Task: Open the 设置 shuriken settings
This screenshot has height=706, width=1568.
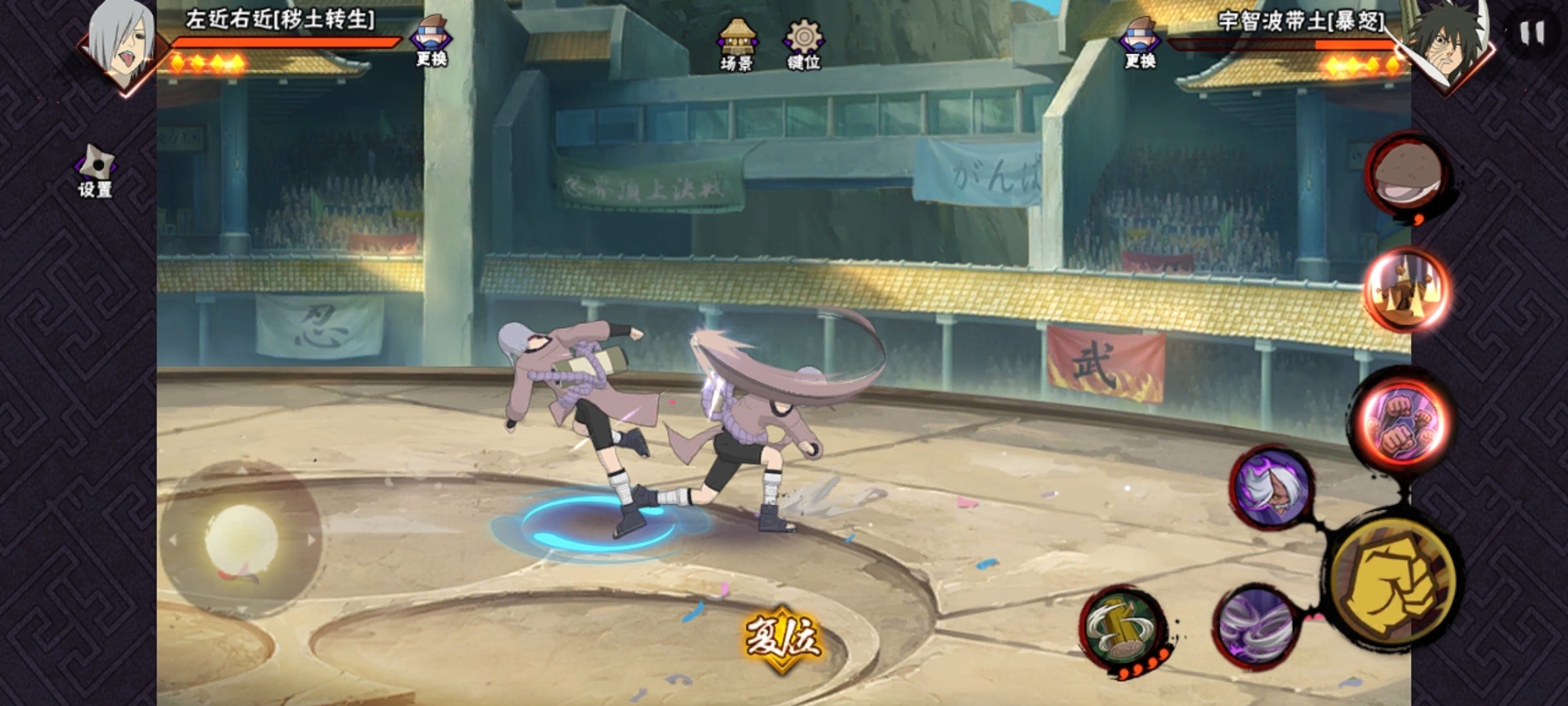Action: 95,171
